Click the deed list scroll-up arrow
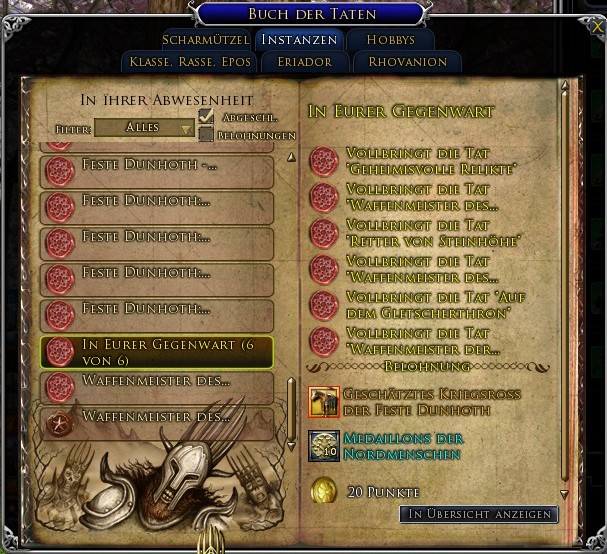Image resolution: width=607 pixels, height=554 pixels. pos(291,157)
